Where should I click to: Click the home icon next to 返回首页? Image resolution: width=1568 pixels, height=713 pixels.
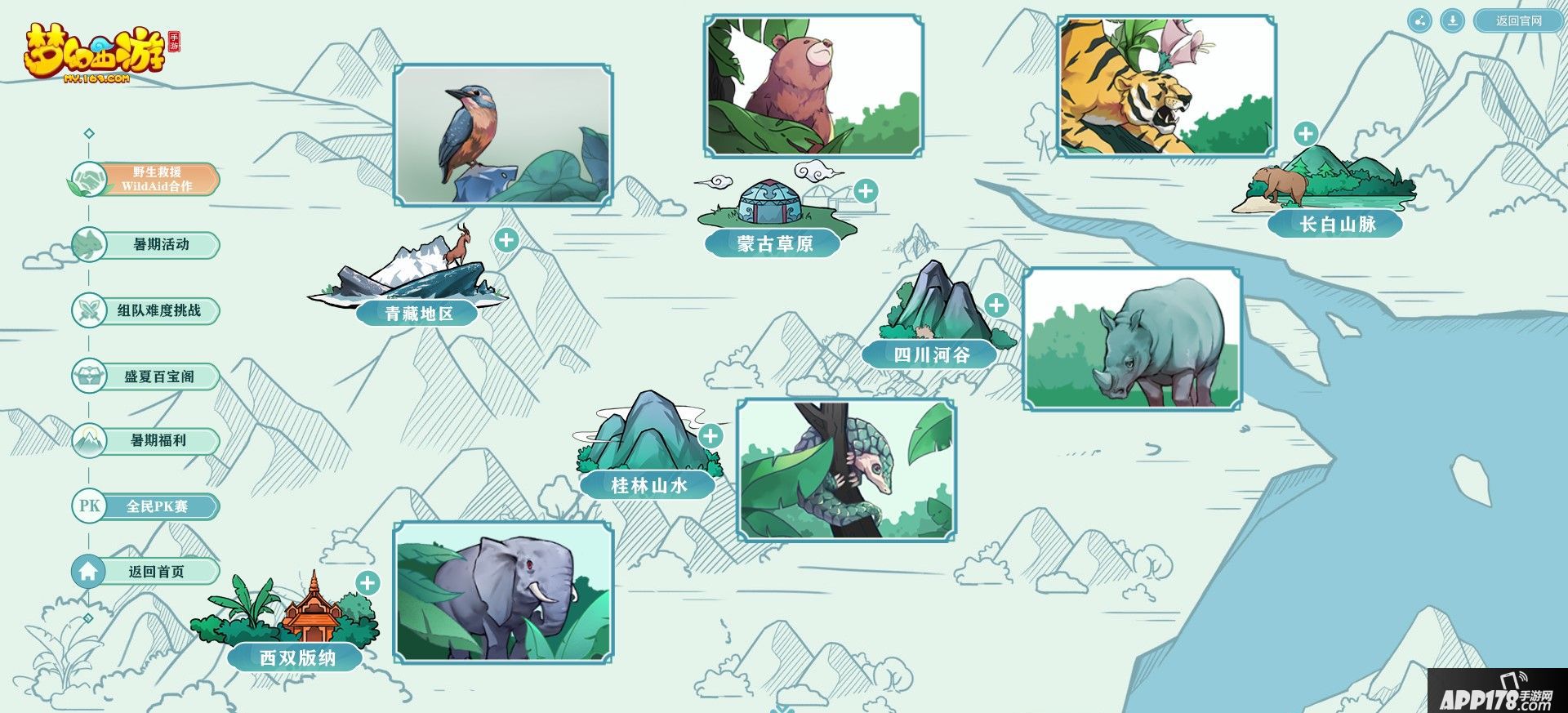(90, 573)
